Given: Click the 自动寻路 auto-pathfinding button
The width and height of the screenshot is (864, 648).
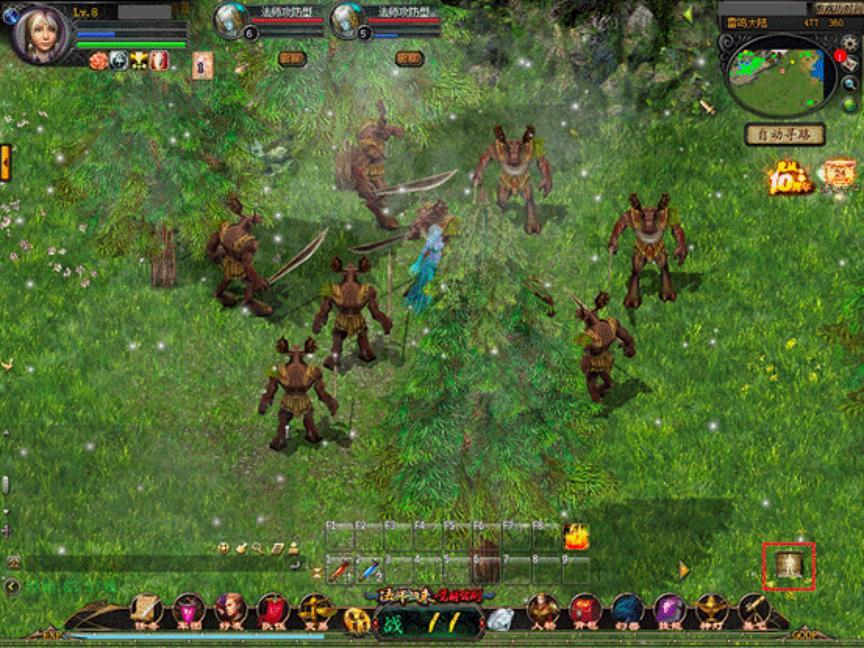Looking at the screenshot, I should pos(784,134).
